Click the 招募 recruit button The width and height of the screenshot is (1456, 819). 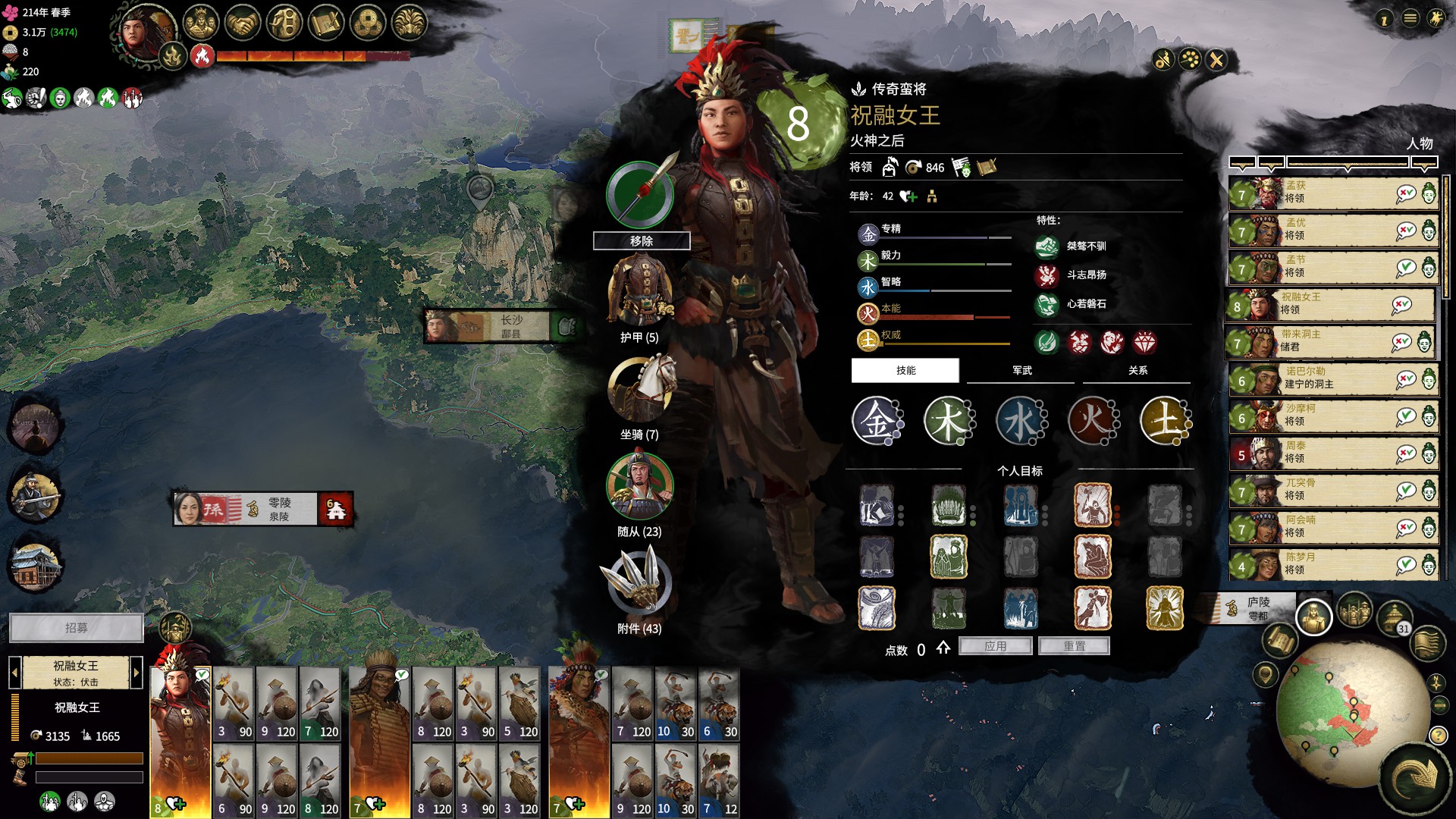(x=76, y=628)
